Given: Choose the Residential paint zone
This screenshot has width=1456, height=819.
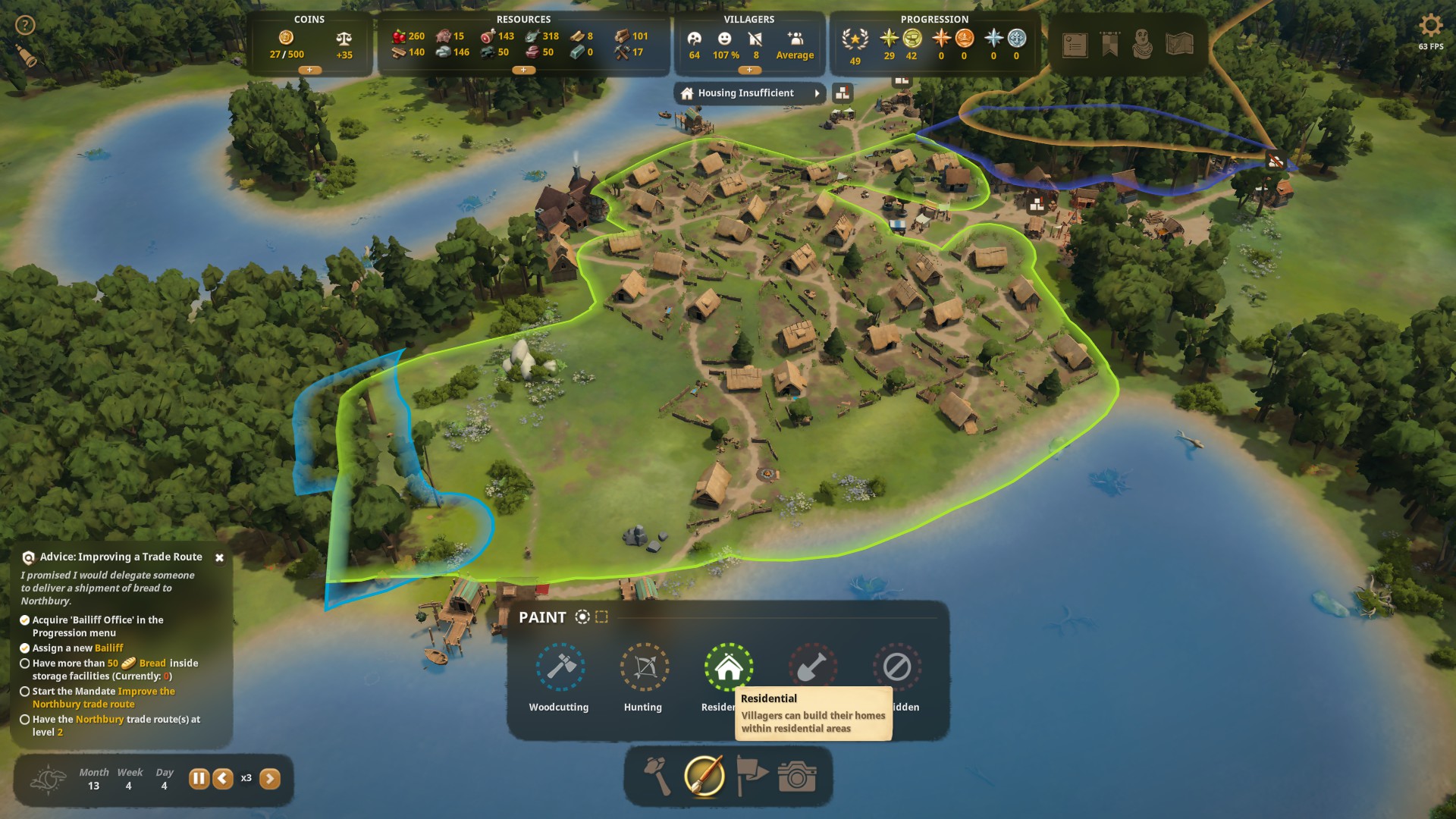Looking at the screenshot, I should (x=728, y=667).
